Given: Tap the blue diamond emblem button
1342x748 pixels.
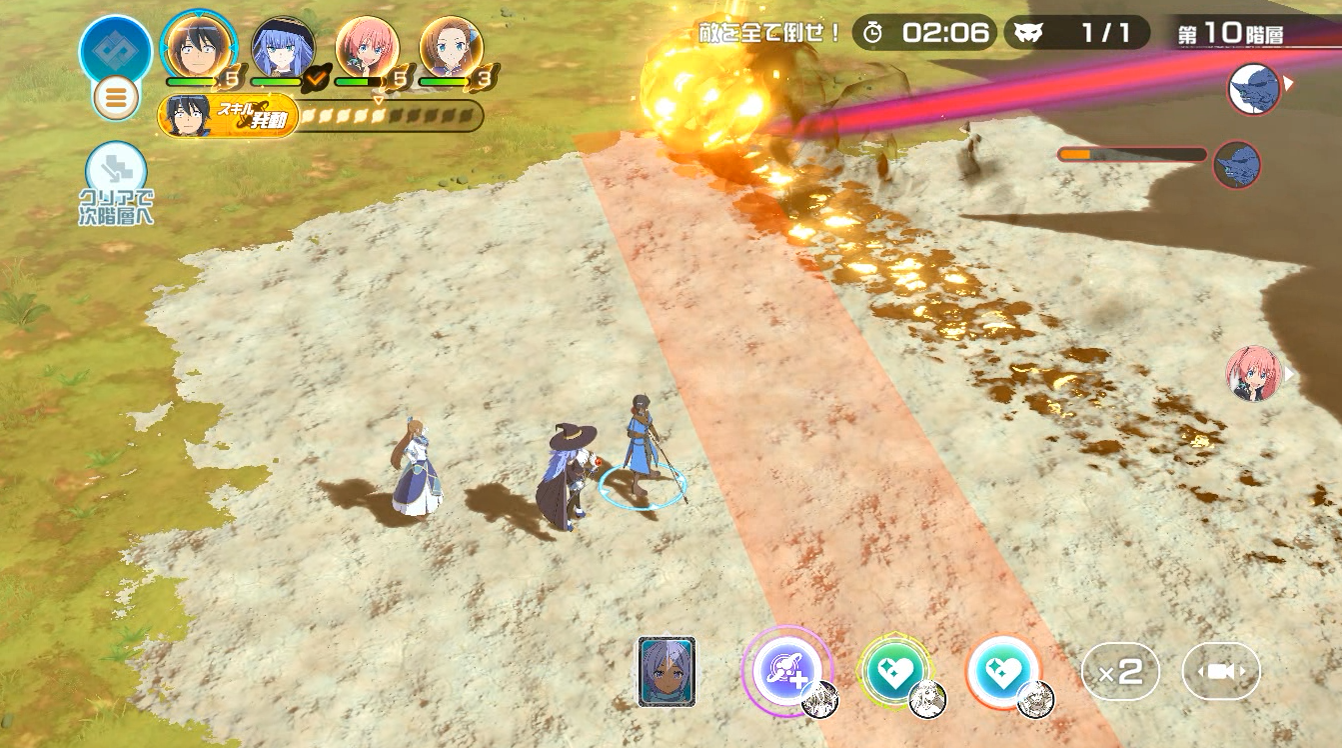Looking at the screenshot, I should [116, 49].
